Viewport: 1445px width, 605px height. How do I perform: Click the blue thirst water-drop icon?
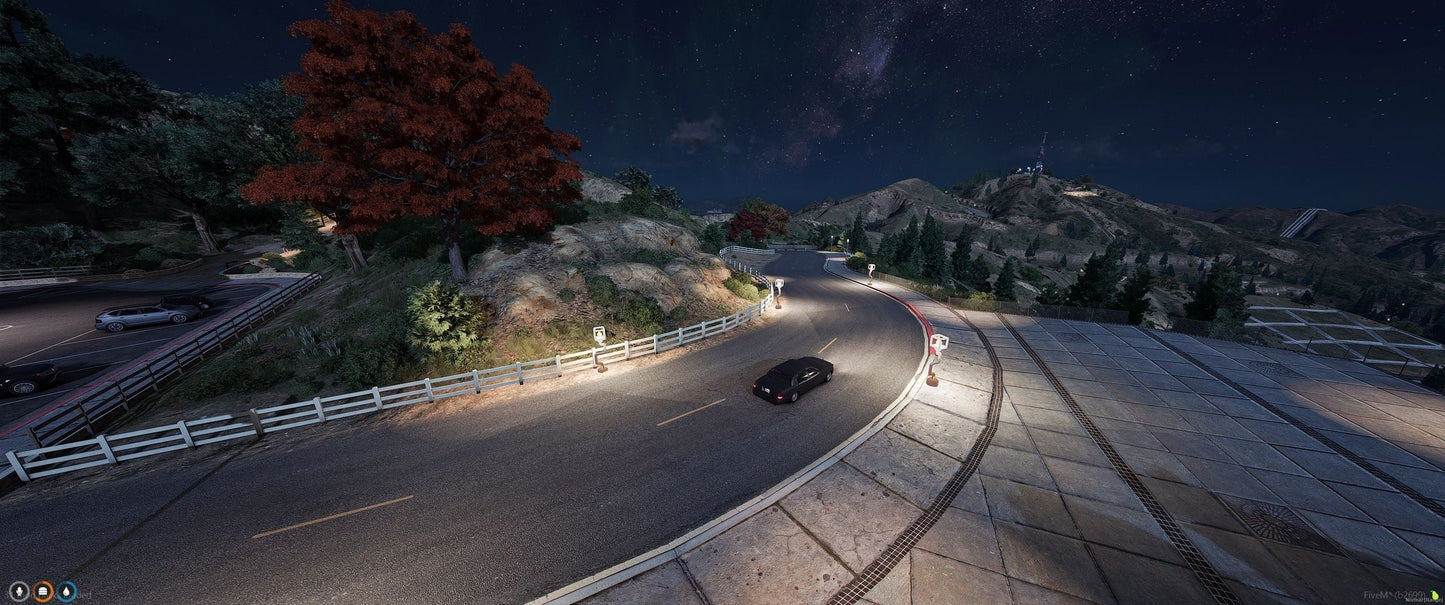[67, 592]
